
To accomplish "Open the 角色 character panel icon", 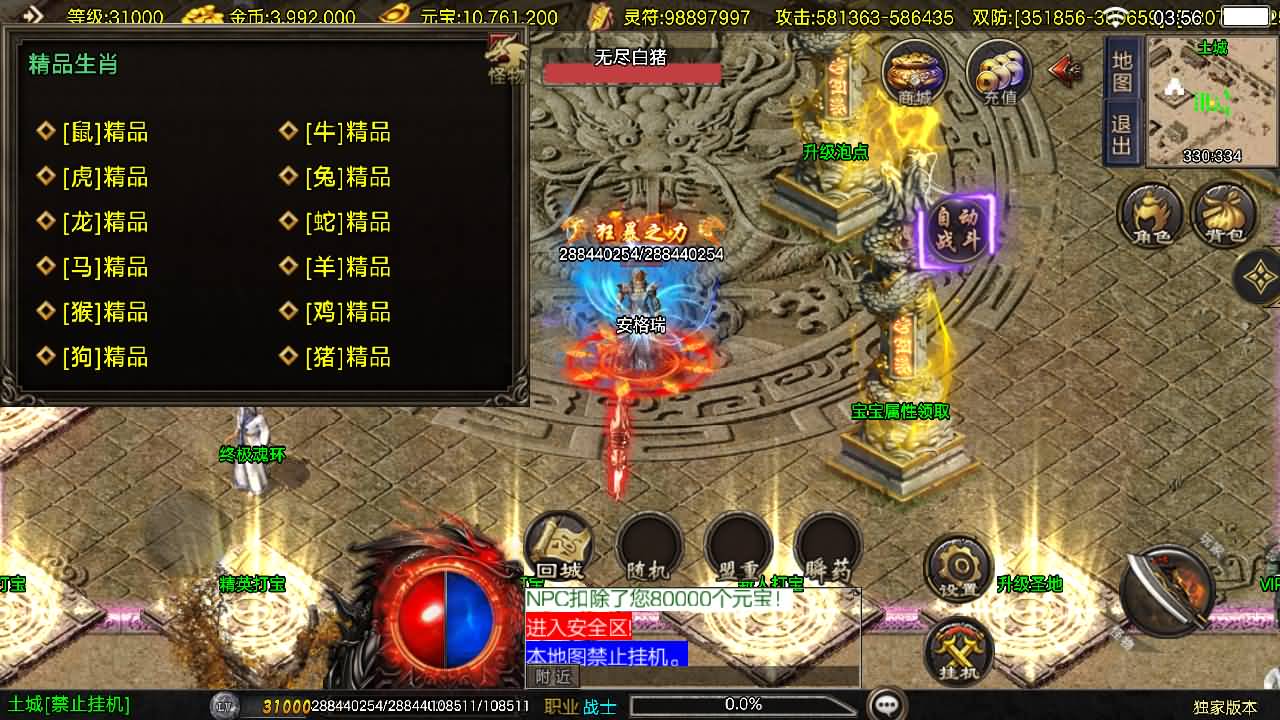I will (1148, 213).
